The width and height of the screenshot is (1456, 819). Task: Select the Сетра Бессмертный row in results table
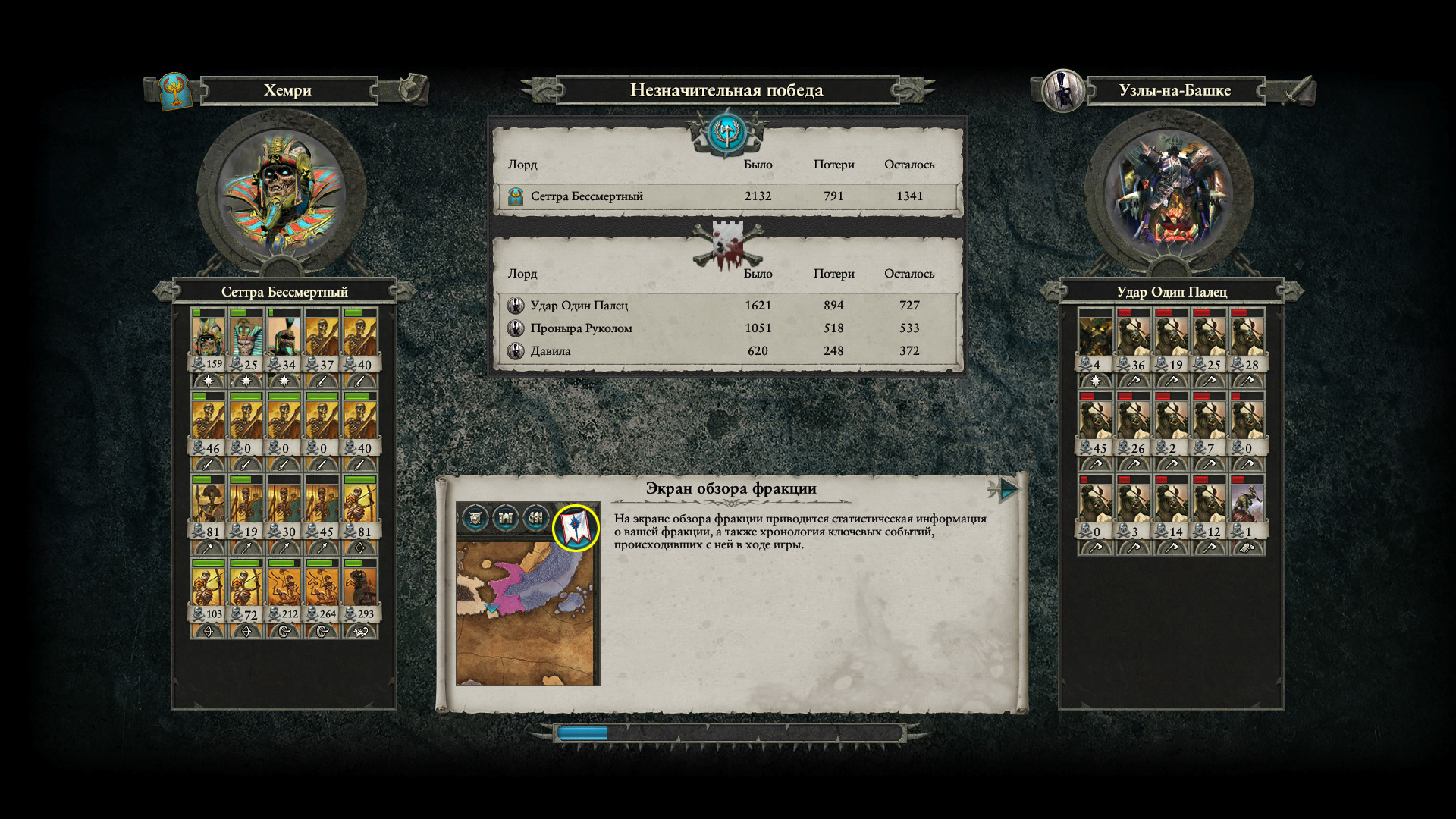[x=726, y=196]
